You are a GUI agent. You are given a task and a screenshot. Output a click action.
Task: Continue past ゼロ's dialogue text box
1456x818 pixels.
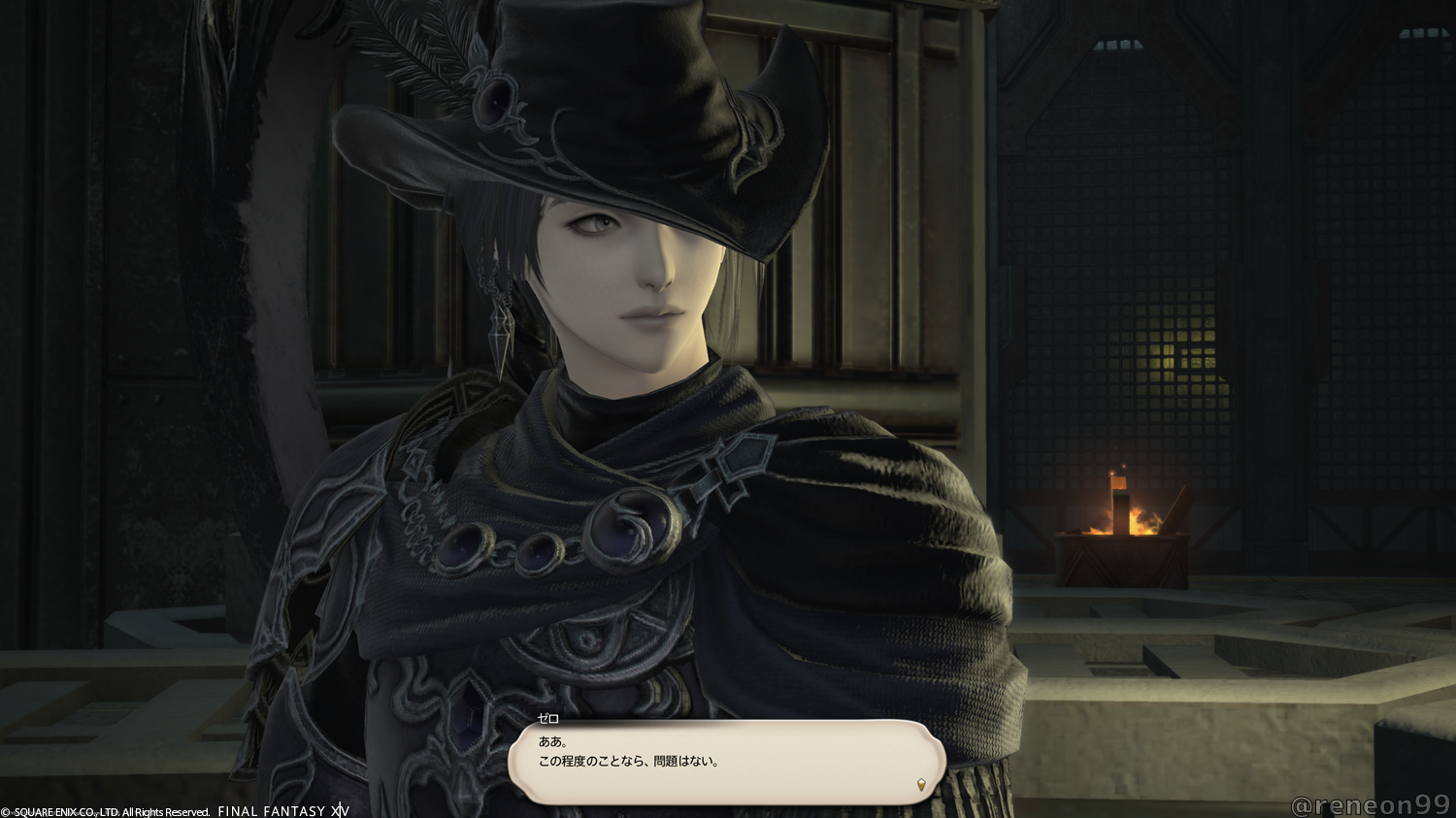click(x=726, y=762)
